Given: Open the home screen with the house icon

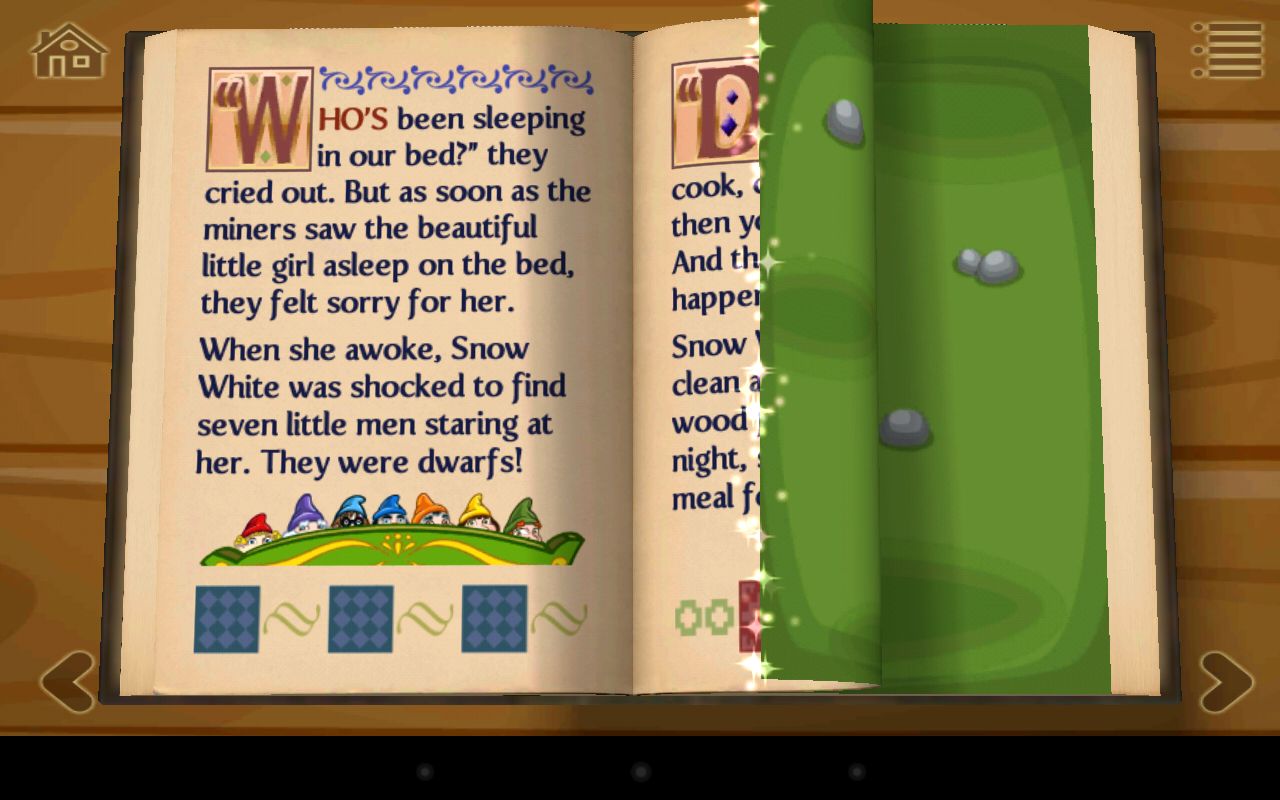Looking at the screenshot, I should click(66, 52).
